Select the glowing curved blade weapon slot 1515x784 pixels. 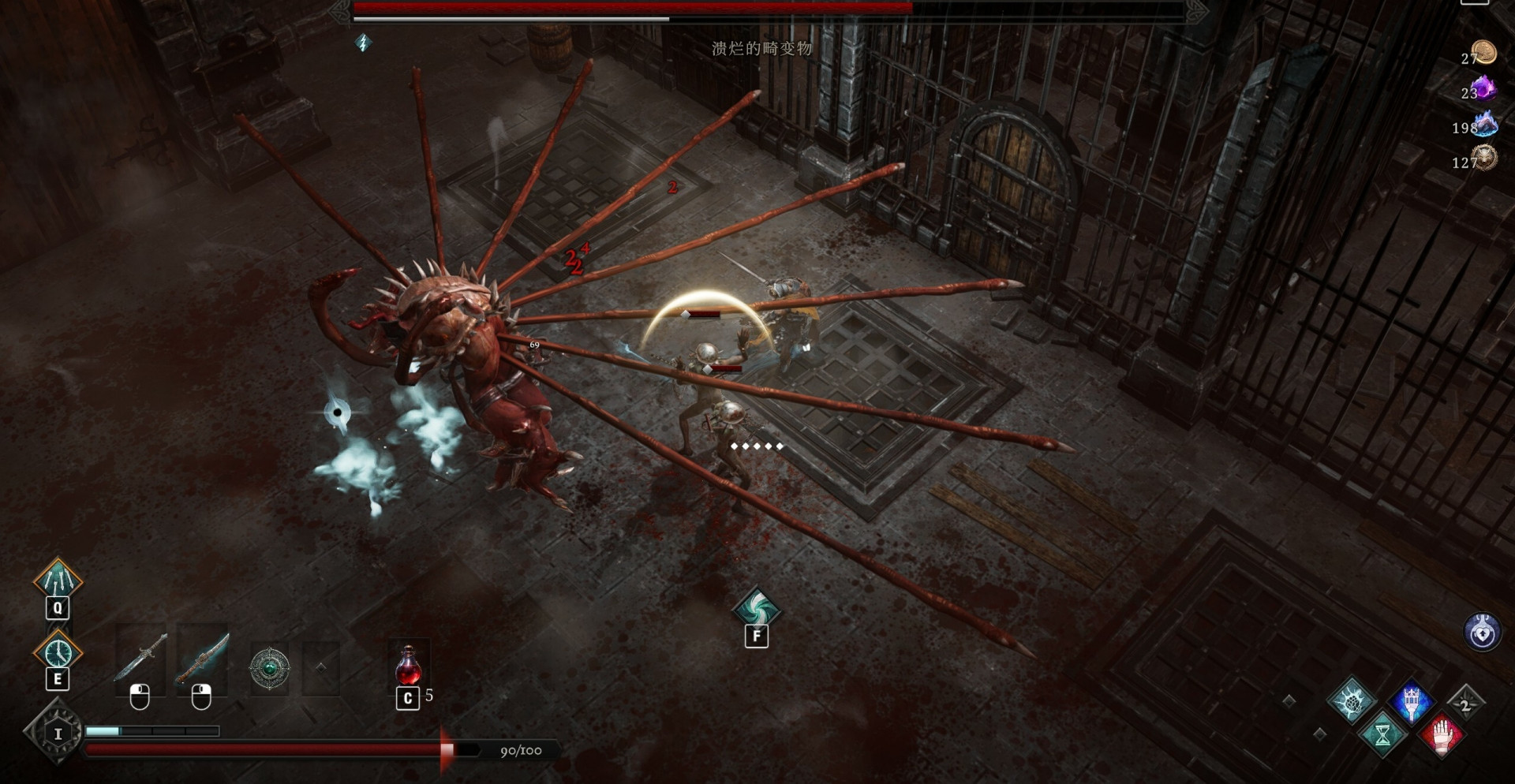coord(202,659)
